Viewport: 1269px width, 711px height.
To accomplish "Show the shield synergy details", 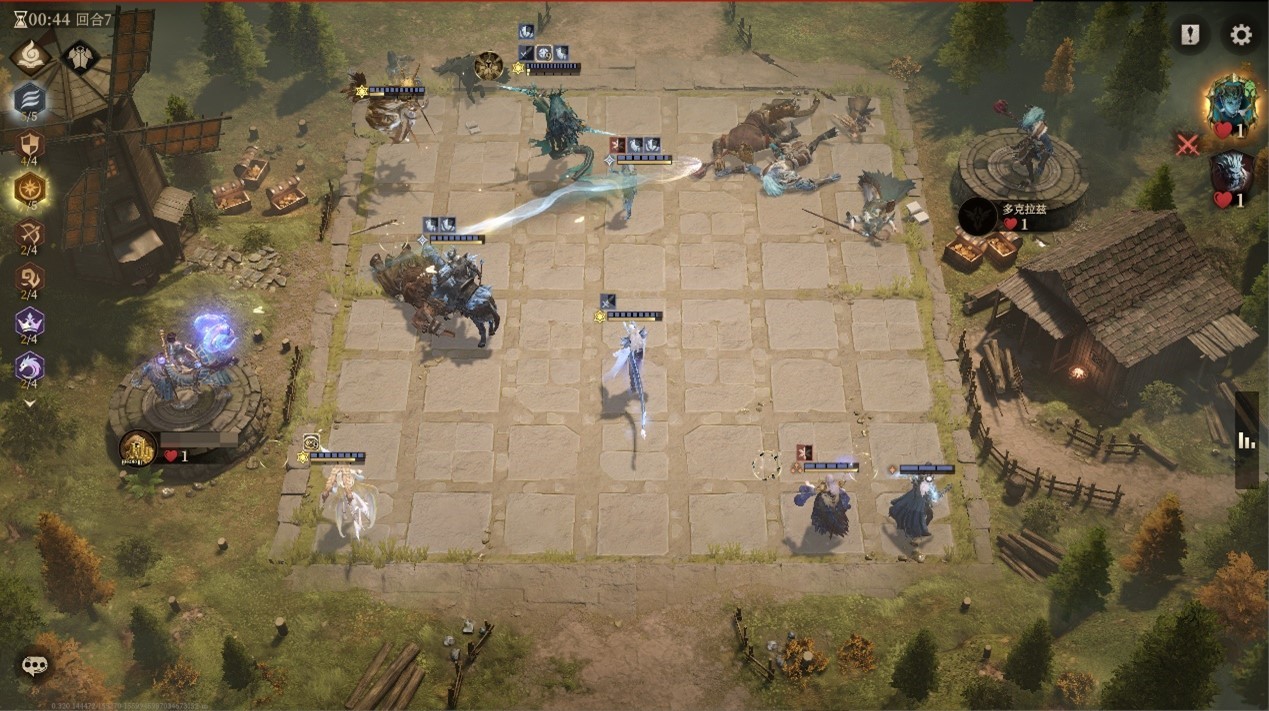I will point(29,145).
